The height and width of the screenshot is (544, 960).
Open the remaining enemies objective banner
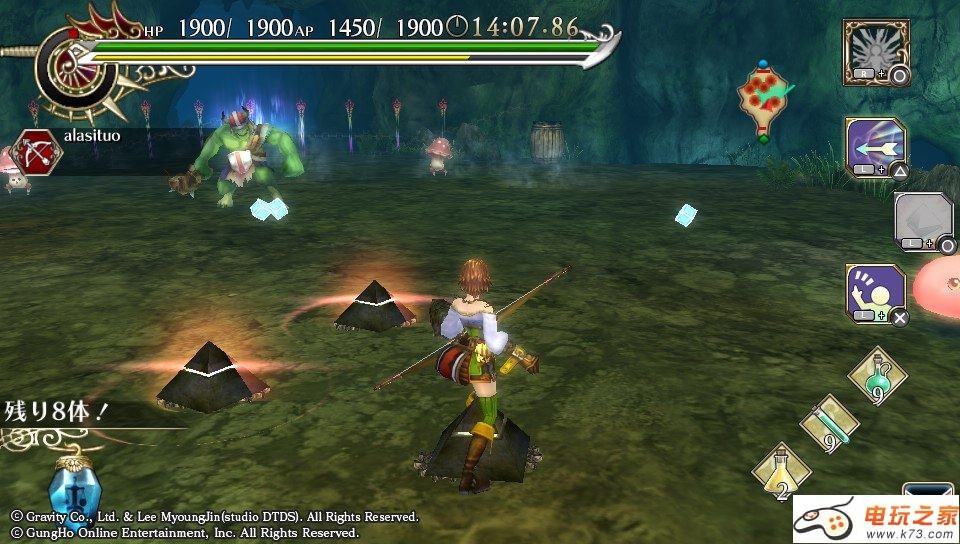[x=60, y=409]
